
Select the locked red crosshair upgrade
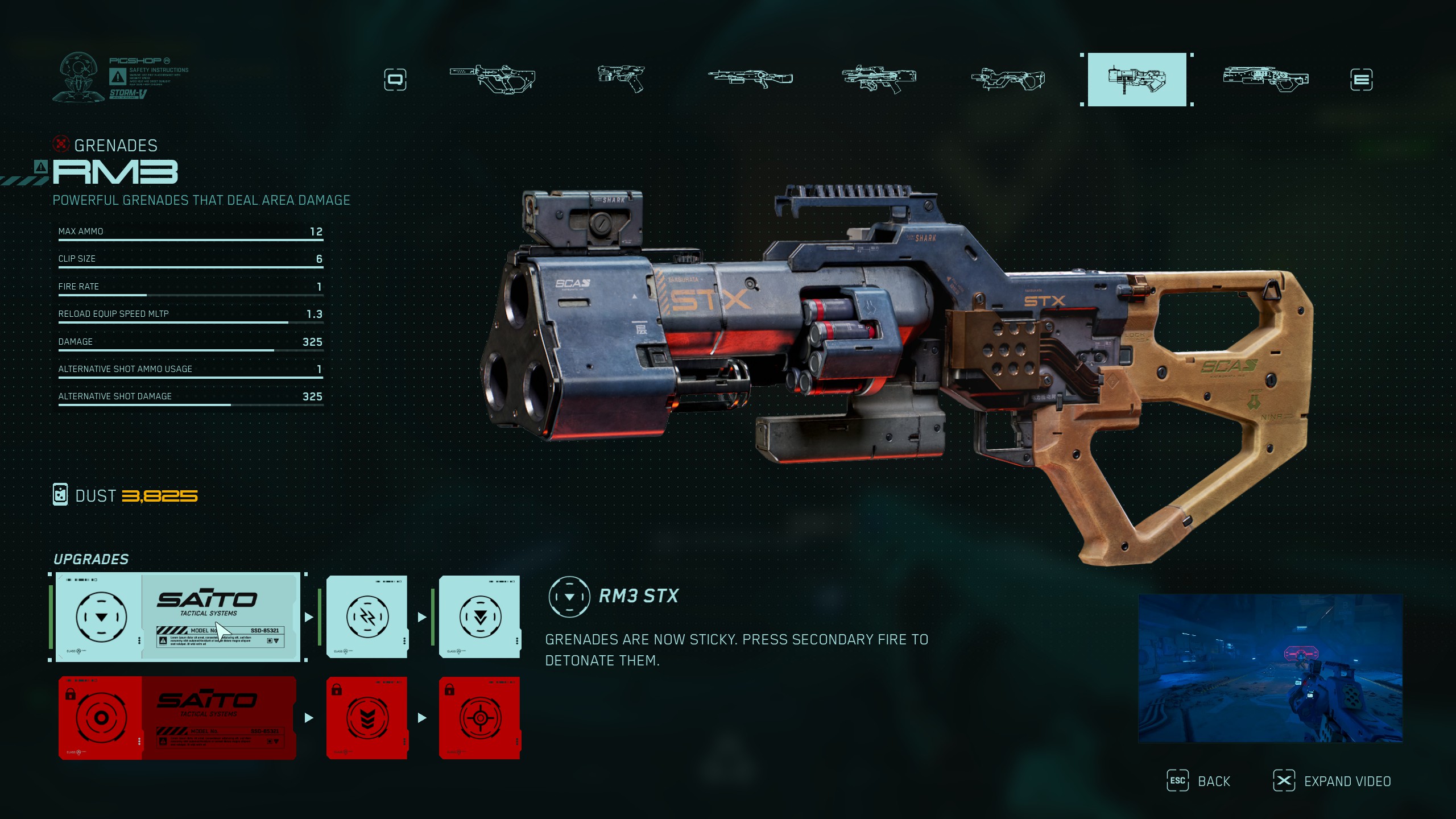point(479,718)
